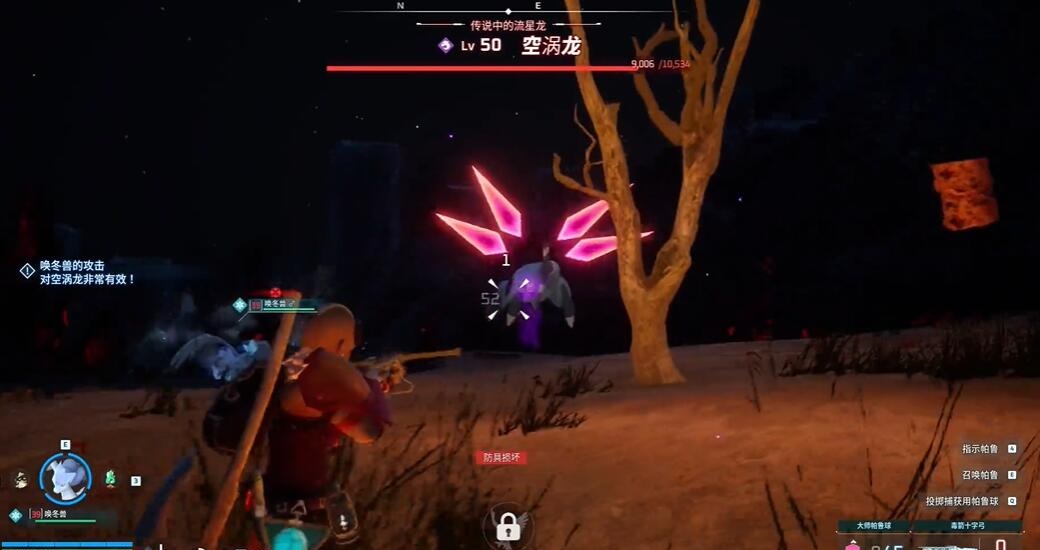1040x550 pixels.
Task: Click the locked partner skill icon
Action: click(x=507, y=525)
